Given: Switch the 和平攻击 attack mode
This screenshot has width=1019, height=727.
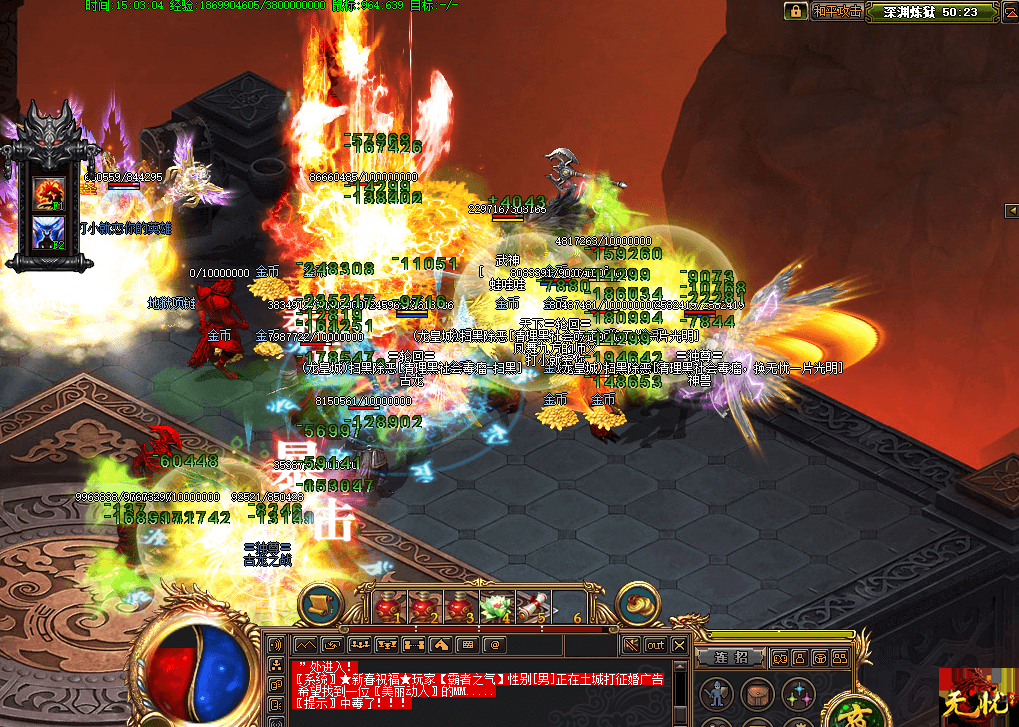Looking at the screenshot, I should [836, 11].
